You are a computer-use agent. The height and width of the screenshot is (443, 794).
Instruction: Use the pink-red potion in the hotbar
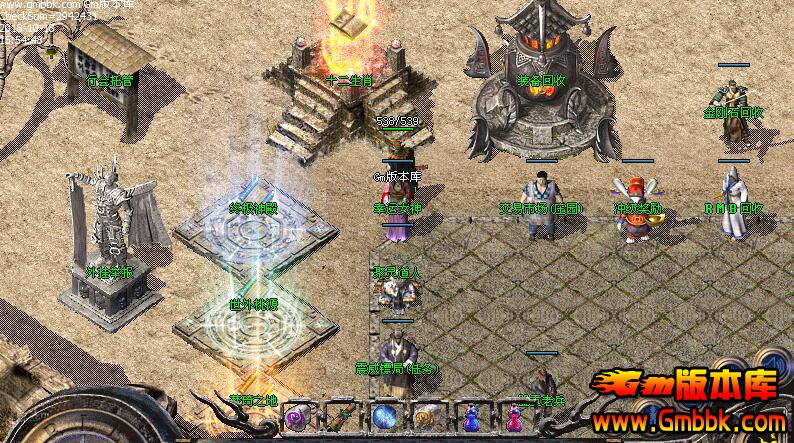(510, 417)
